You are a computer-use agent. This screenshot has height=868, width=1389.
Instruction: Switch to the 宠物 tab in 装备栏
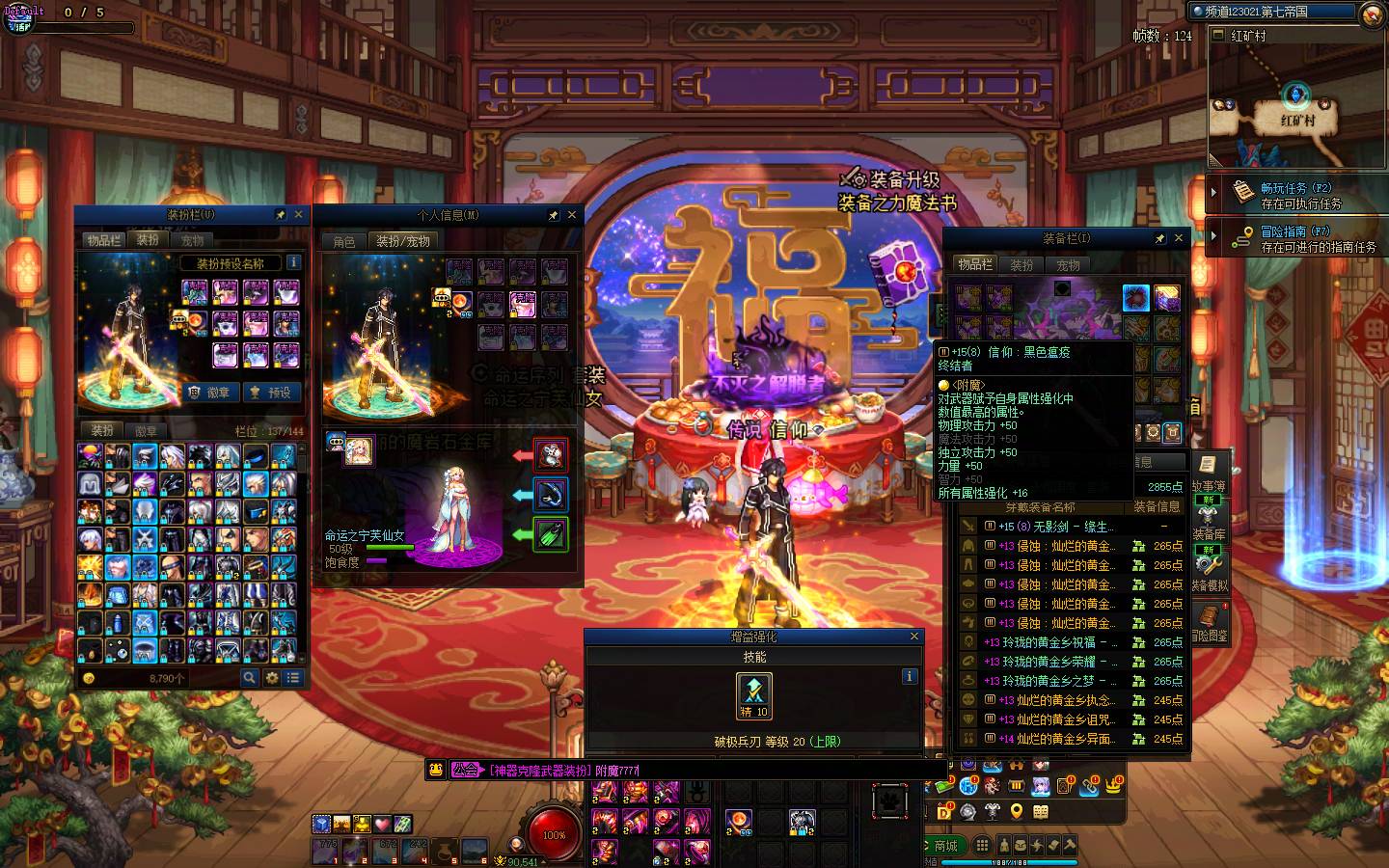(1068, 265)
